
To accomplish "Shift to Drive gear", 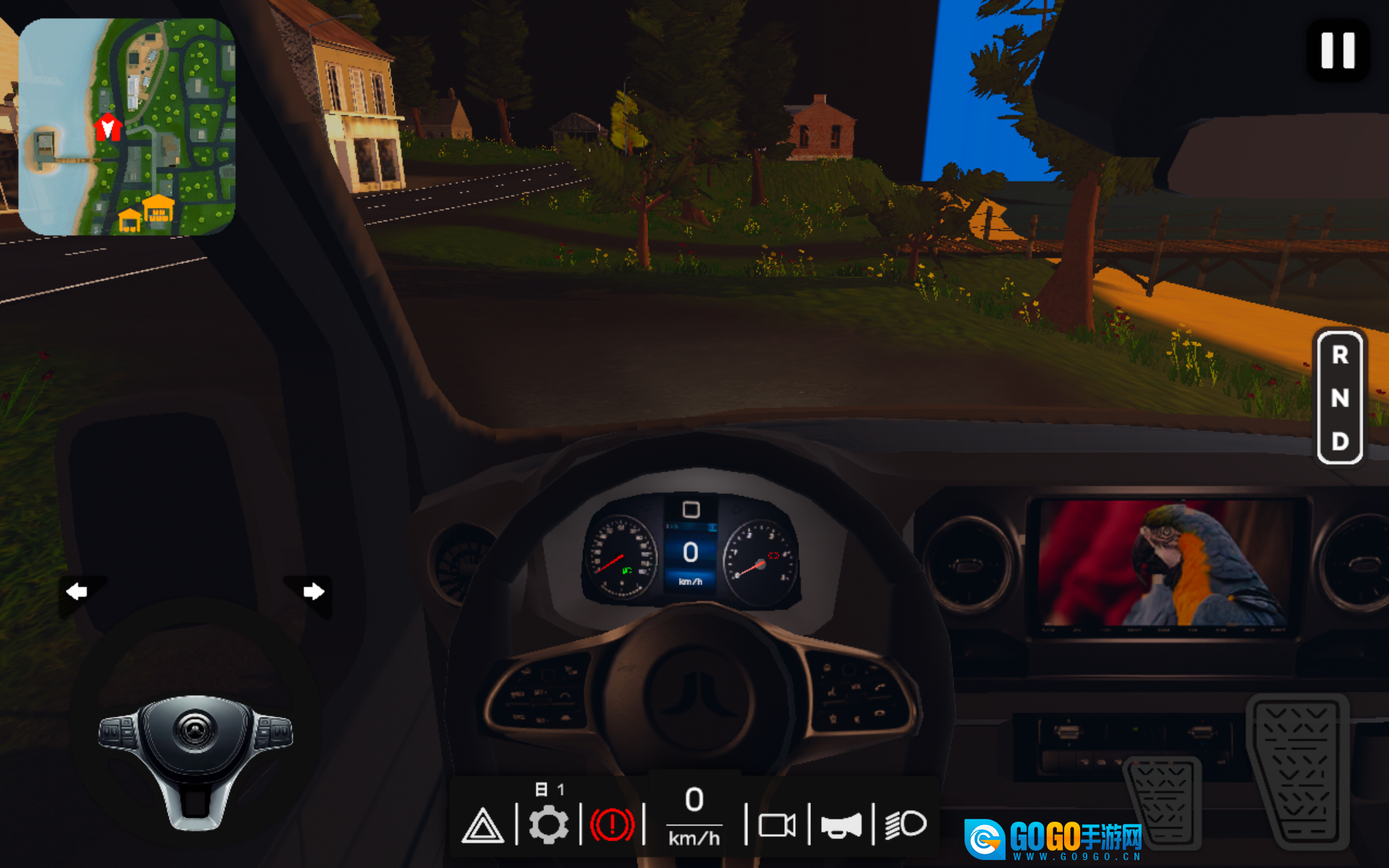I will [x=1340, y=441].
